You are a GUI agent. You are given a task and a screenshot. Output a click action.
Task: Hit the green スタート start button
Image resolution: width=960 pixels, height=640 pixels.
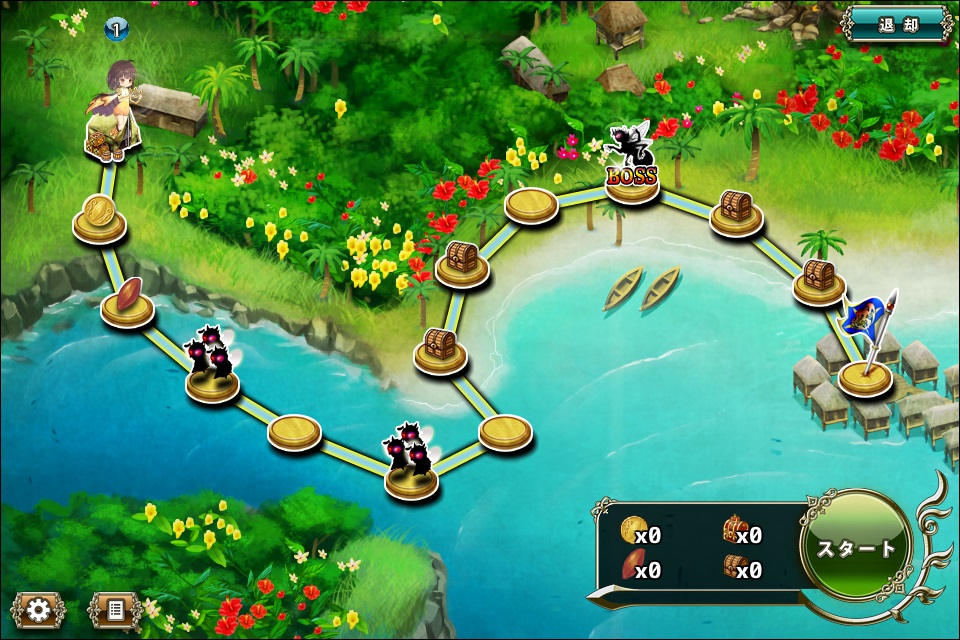[x=857, y=548]
